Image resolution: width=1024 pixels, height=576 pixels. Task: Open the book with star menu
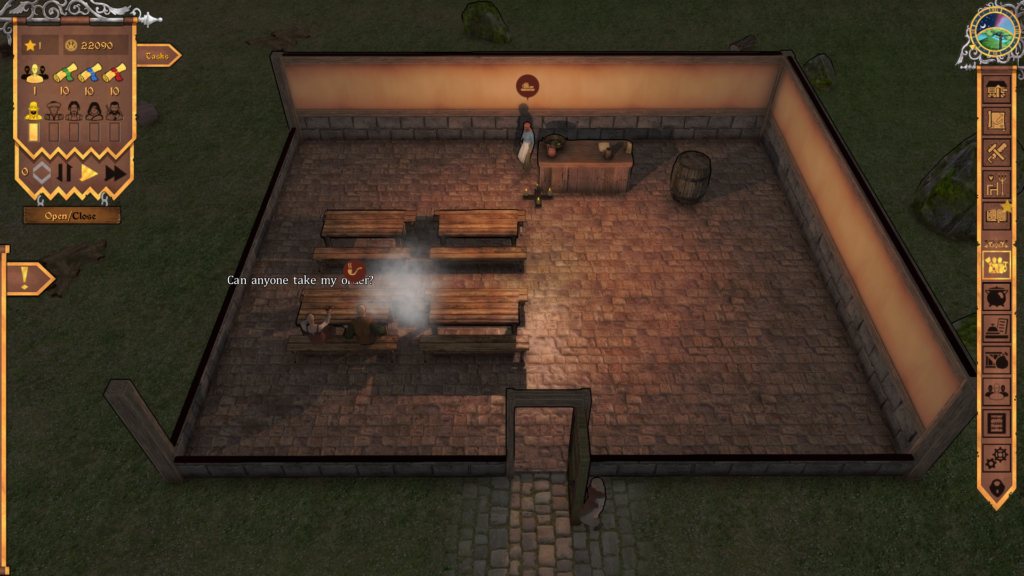[996, 213]
